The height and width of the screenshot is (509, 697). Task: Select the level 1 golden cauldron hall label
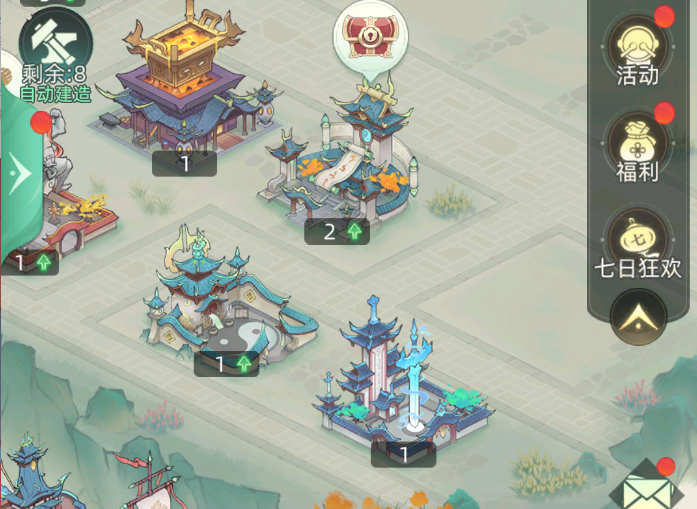point(184,164)
